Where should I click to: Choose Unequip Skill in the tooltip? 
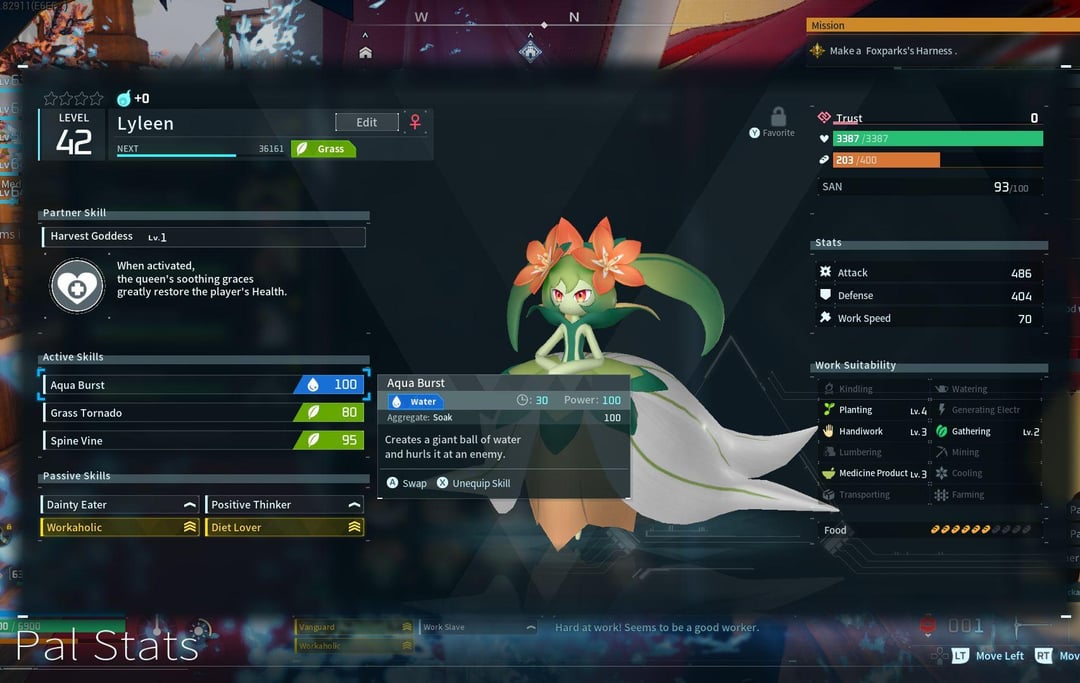[473, 483]
